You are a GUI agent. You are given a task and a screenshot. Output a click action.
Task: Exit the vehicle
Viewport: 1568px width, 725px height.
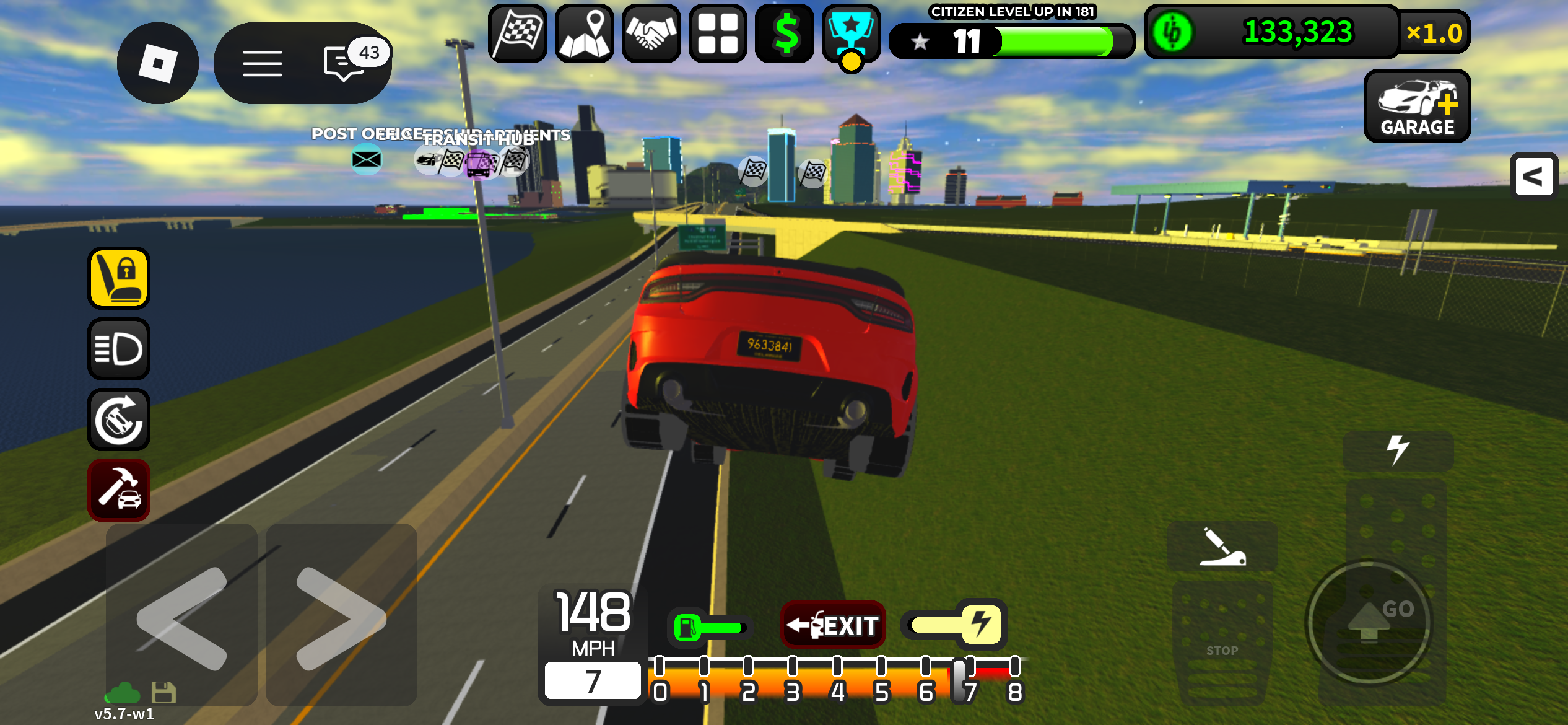tap(833, 625)
